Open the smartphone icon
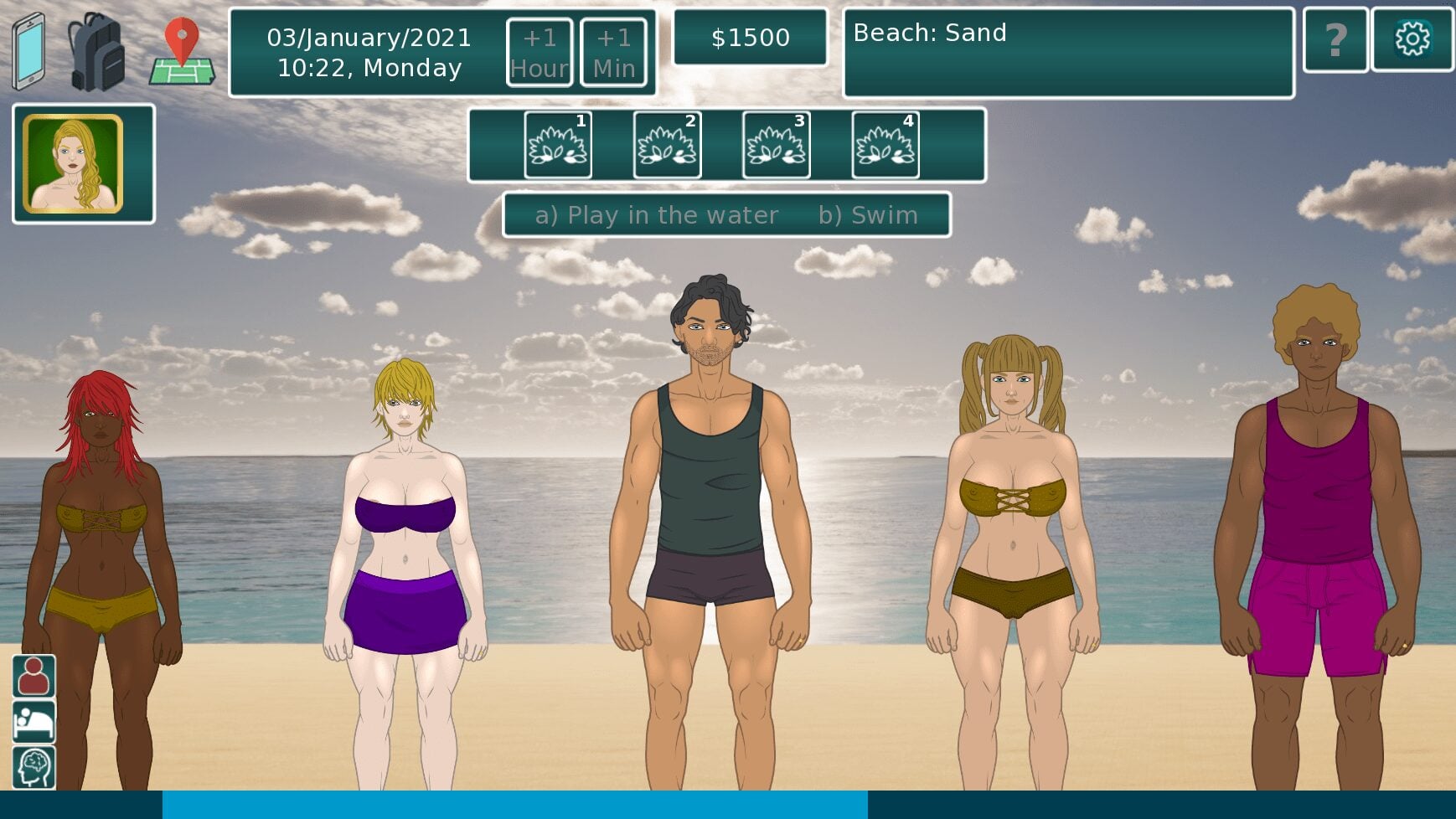Image resolution: width=1456 pixels, height=819 pixels. click(28, 51)
